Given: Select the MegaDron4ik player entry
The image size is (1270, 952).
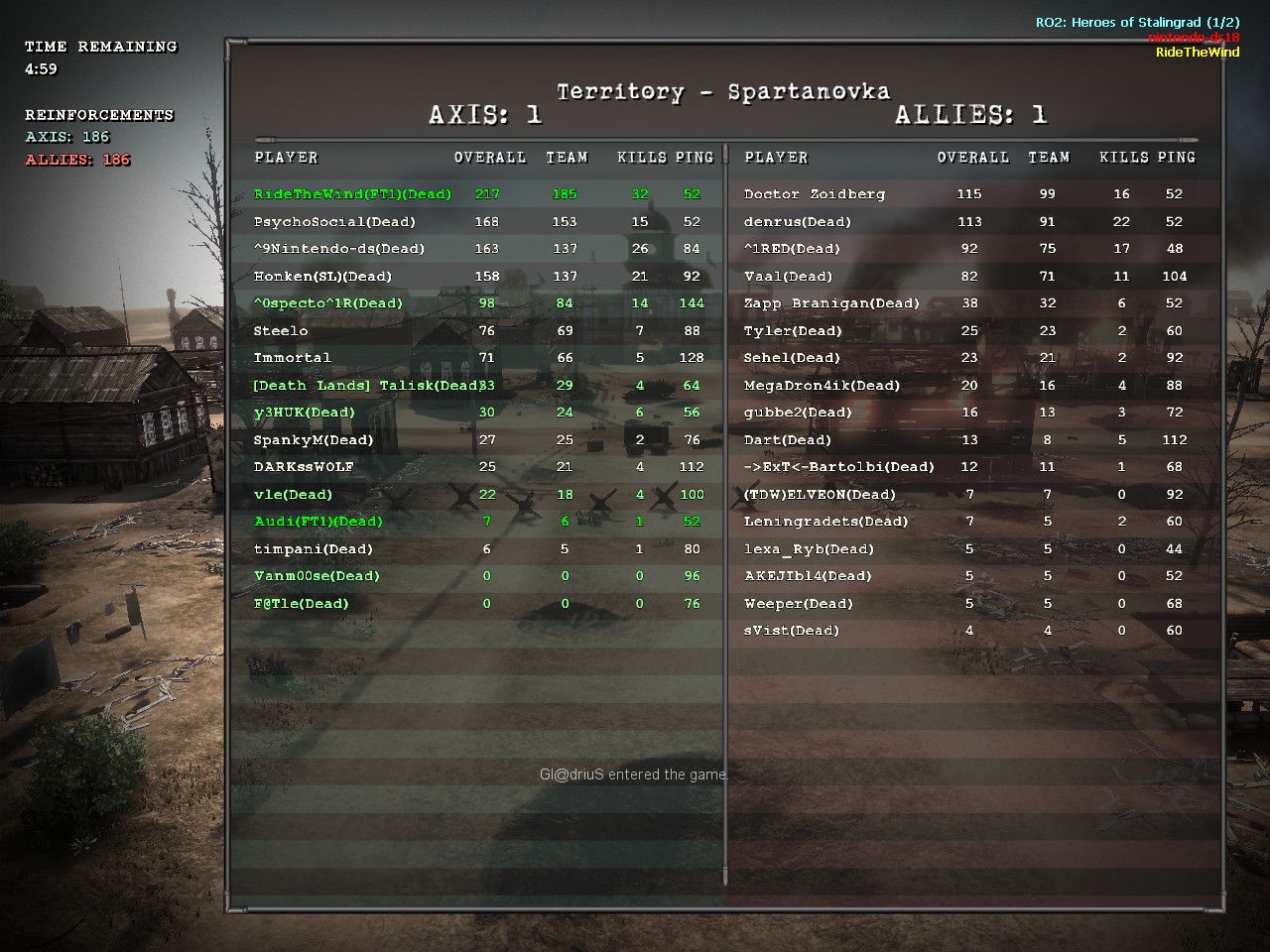Looking at the screenshot, I should 822,386.
